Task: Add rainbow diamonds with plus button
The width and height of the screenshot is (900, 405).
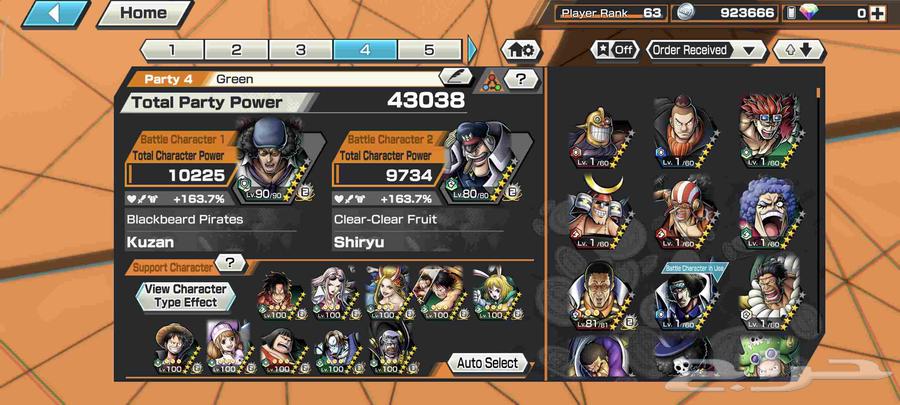Action: pyautogui.click(x=877, y=13)
